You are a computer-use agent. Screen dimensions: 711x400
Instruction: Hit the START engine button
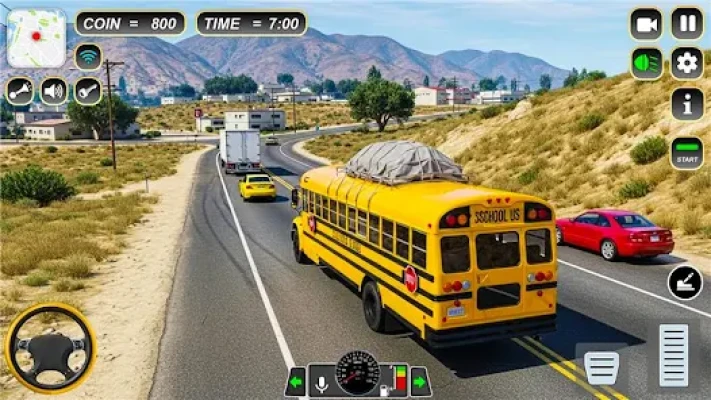(687, 152)
